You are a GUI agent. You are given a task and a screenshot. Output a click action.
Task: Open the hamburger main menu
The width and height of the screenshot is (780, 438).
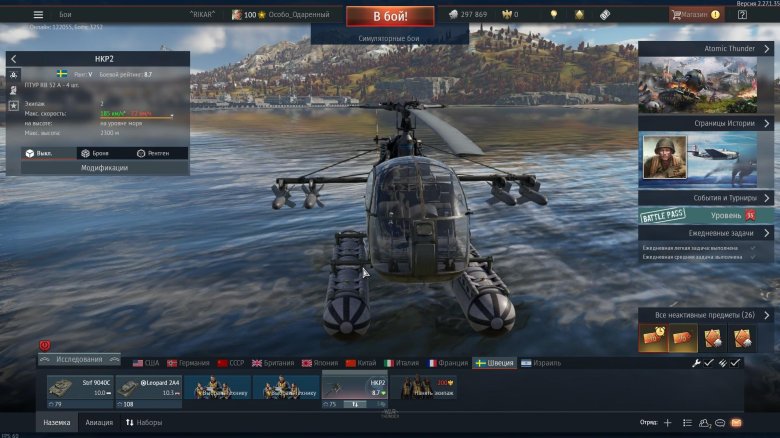tap(38, 15)
